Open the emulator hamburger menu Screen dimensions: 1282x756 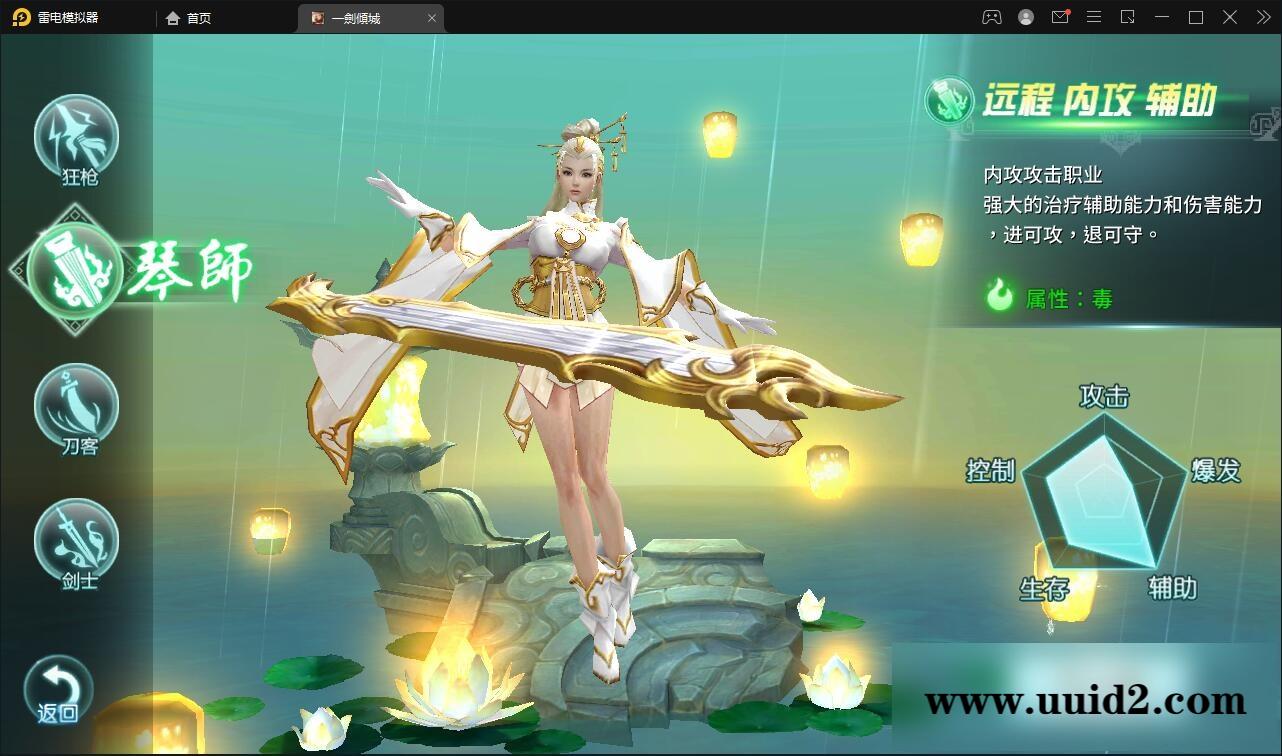click(x=1094, y=17)
